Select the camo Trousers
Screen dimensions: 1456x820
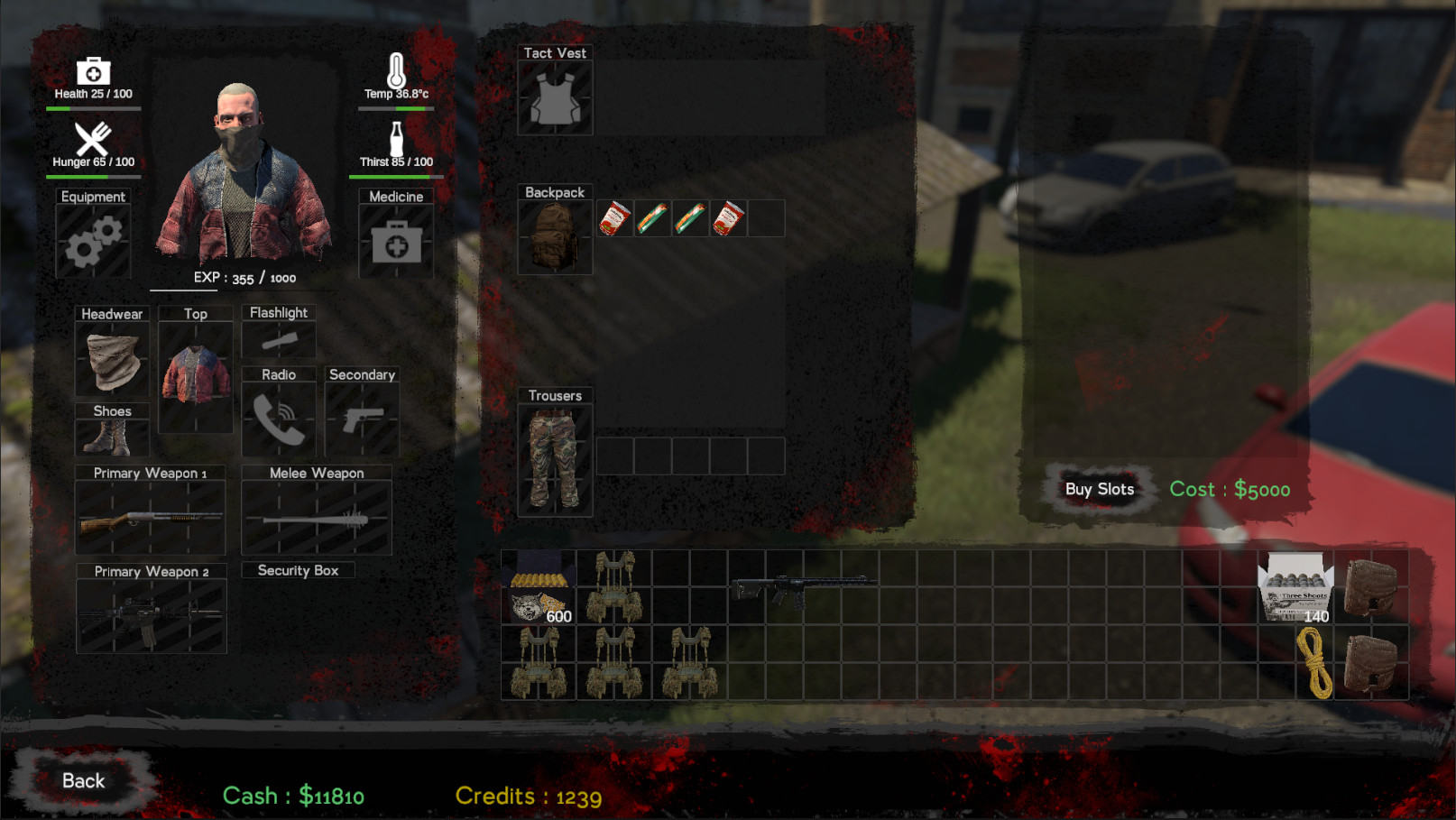click(555, 457)
